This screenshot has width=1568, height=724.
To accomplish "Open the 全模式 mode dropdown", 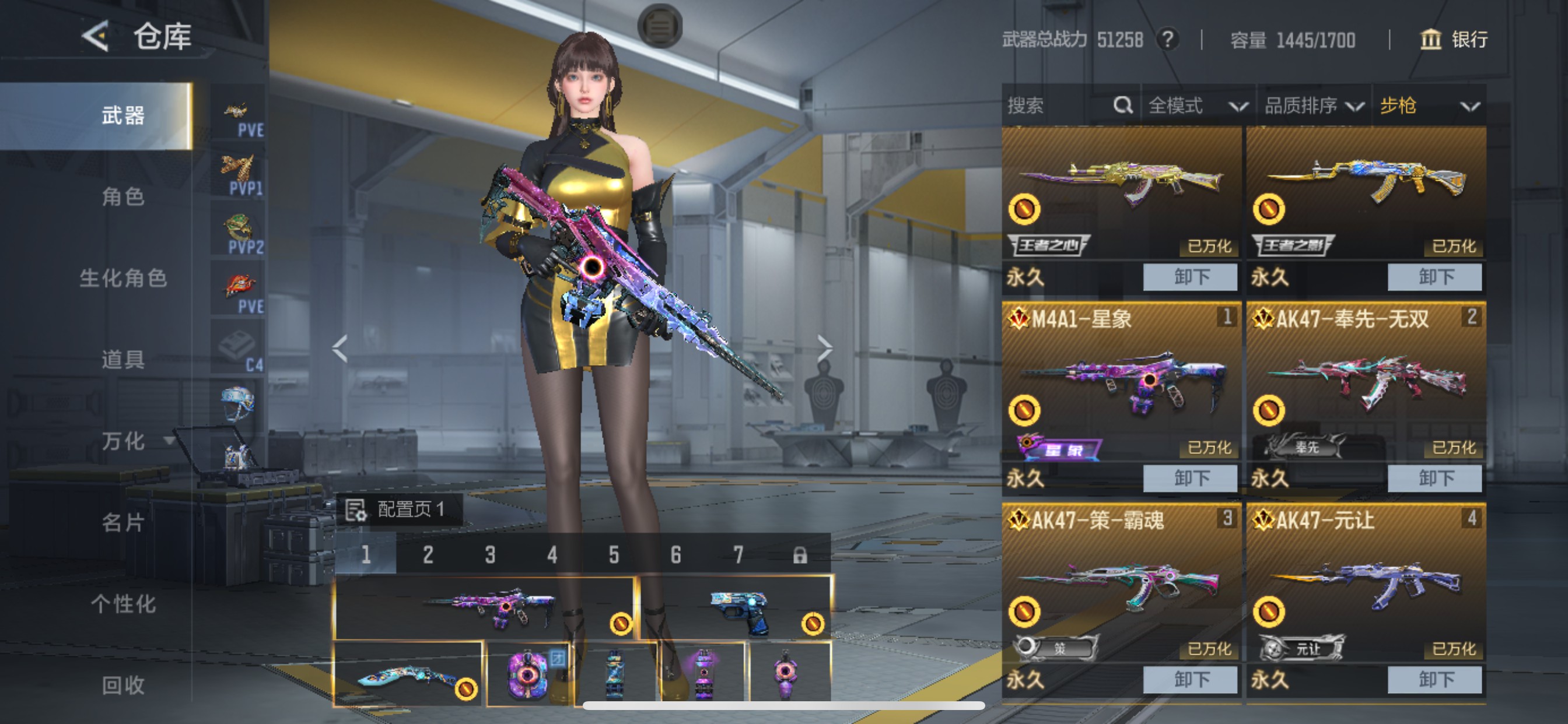I will [1196, 106].
